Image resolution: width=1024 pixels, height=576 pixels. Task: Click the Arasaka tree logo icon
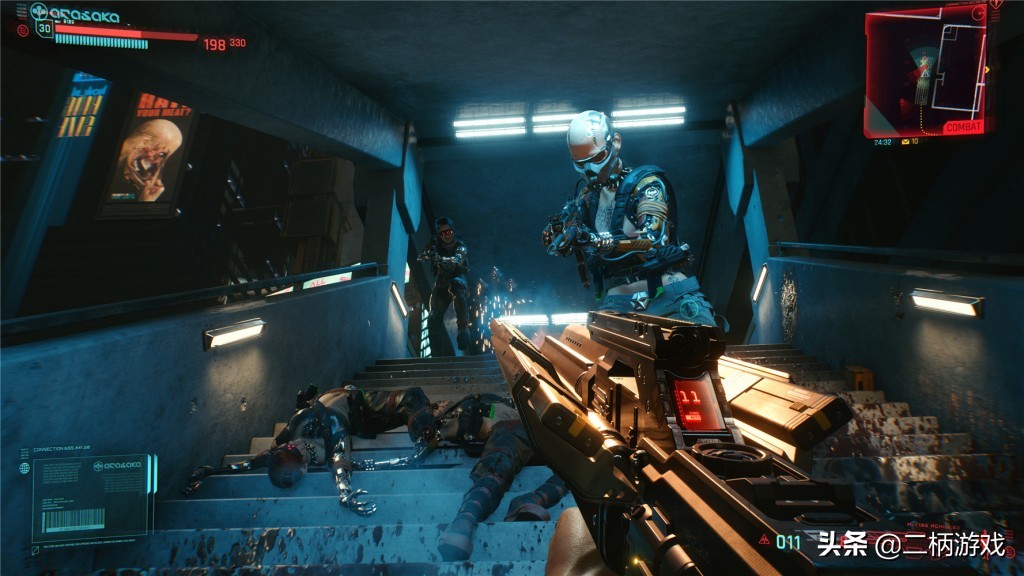coord(40,12)
